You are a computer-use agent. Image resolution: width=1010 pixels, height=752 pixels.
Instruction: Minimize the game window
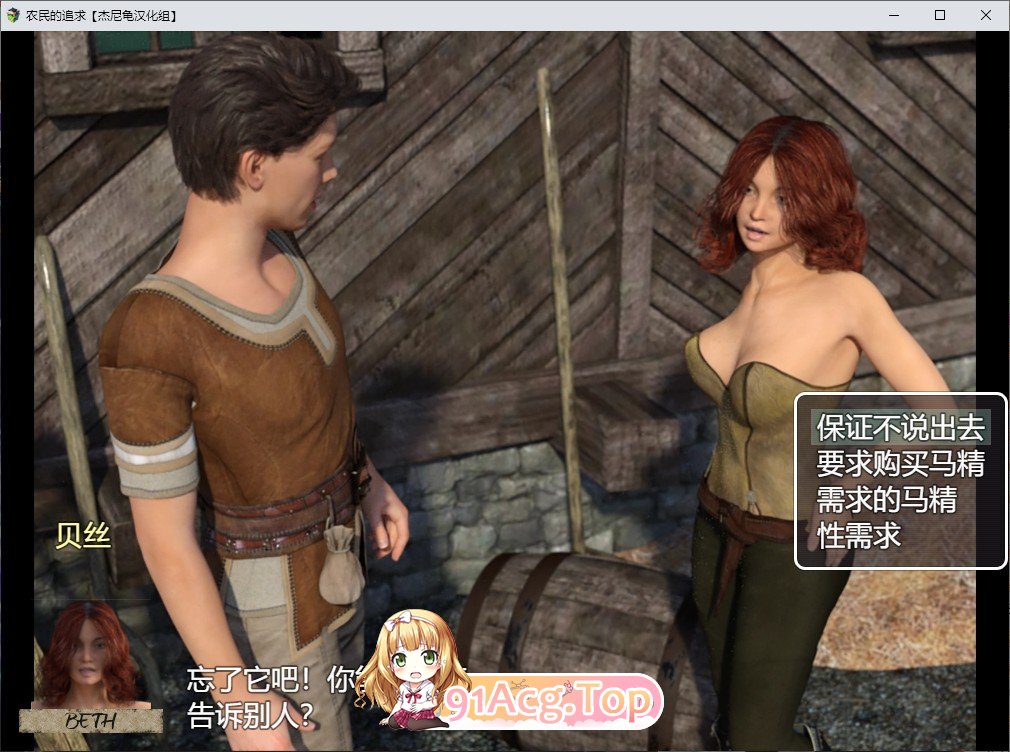pos(893,15)
